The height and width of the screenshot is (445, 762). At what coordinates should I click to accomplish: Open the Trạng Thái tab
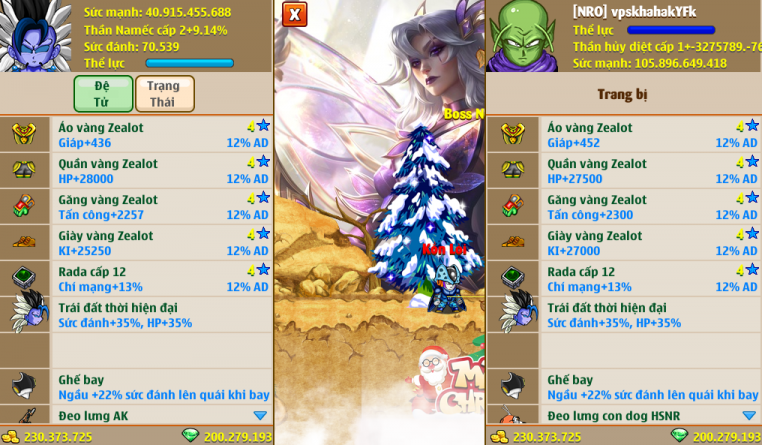(x=164, y=94)
